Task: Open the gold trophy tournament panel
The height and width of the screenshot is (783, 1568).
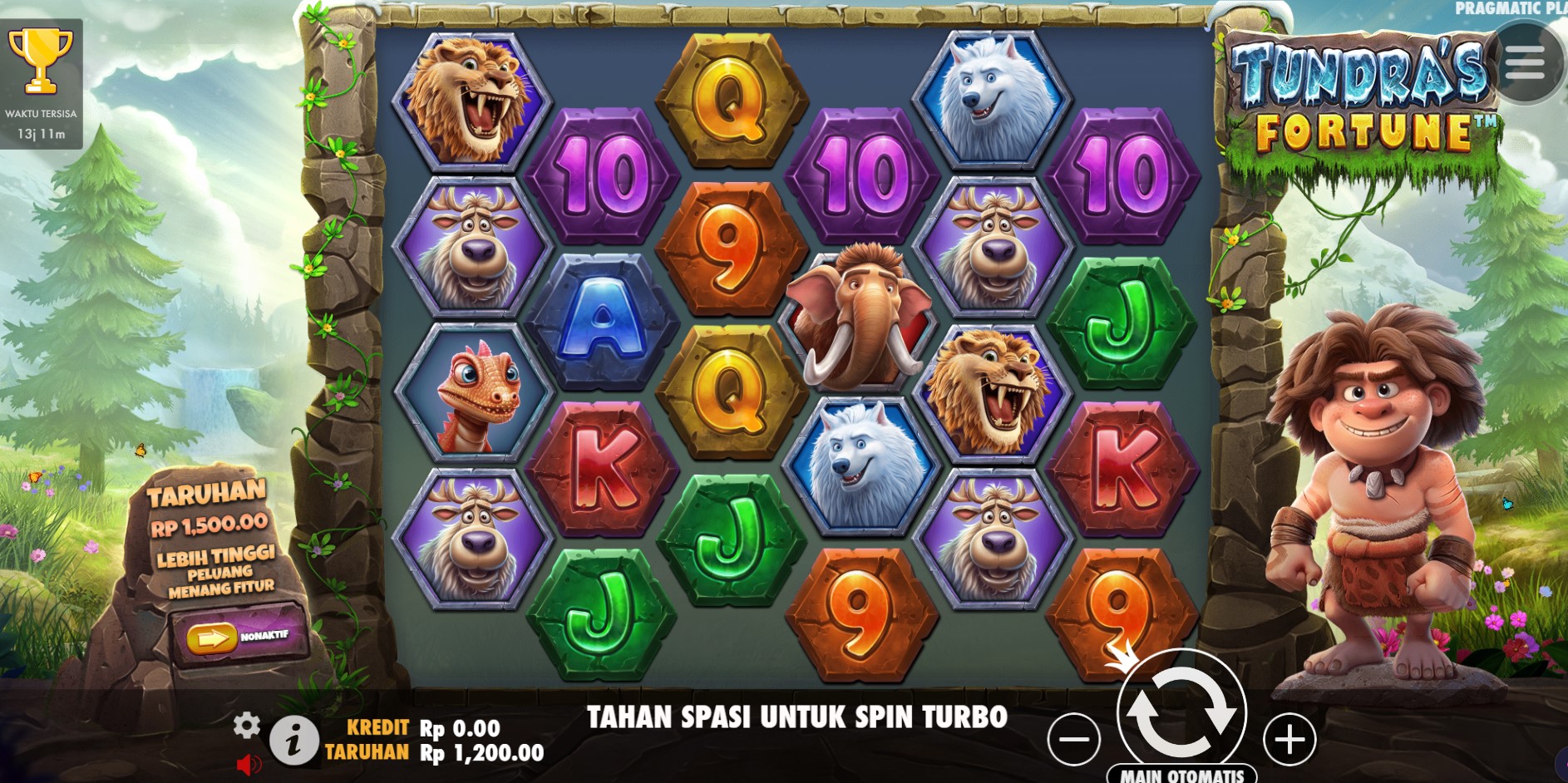Action: (x=41, y=62)
